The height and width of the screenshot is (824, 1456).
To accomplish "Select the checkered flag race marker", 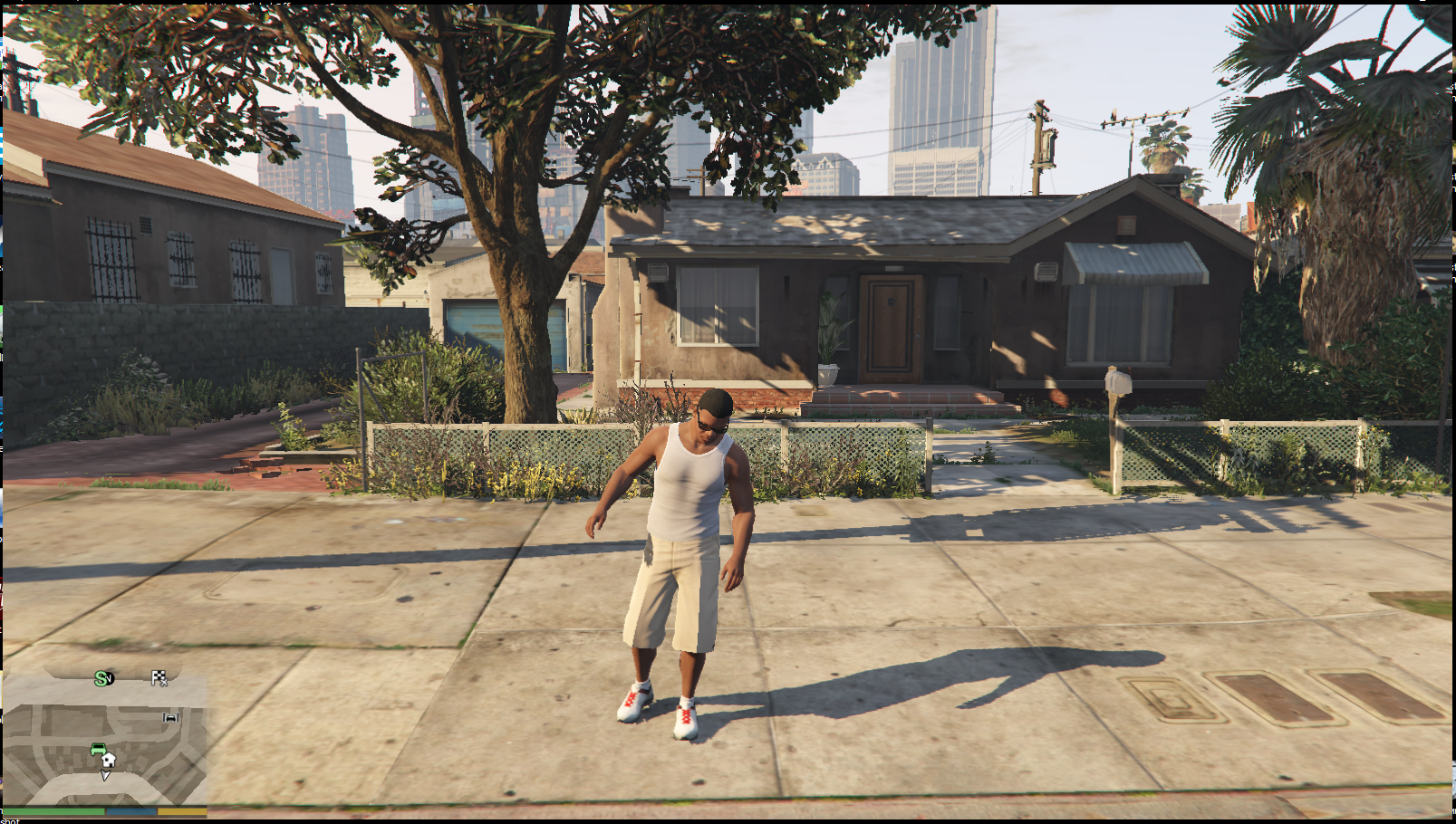I will pyautogui.click(x=159, y=677).
